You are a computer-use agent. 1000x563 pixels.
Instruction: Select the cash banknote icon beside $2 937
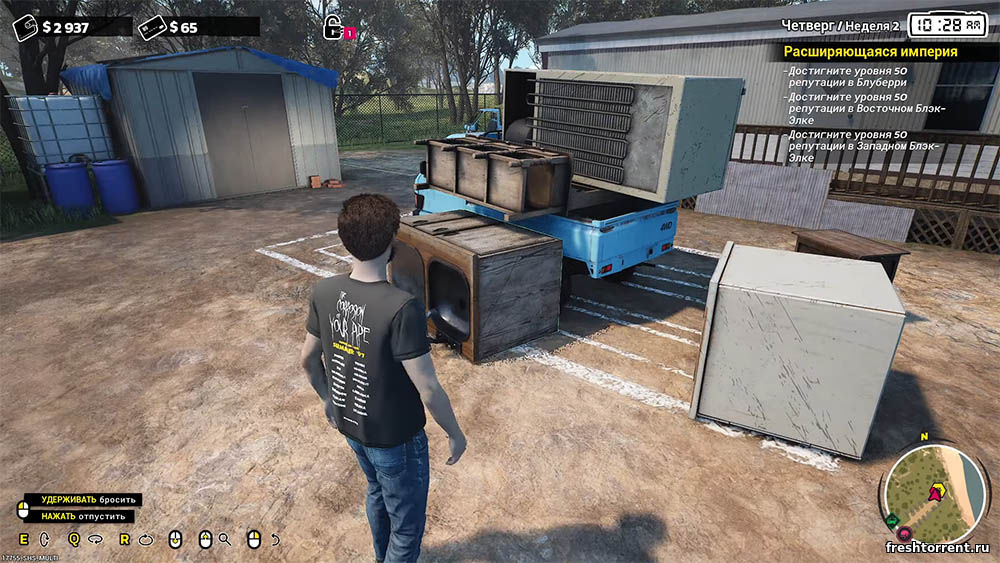click(24, 27)
